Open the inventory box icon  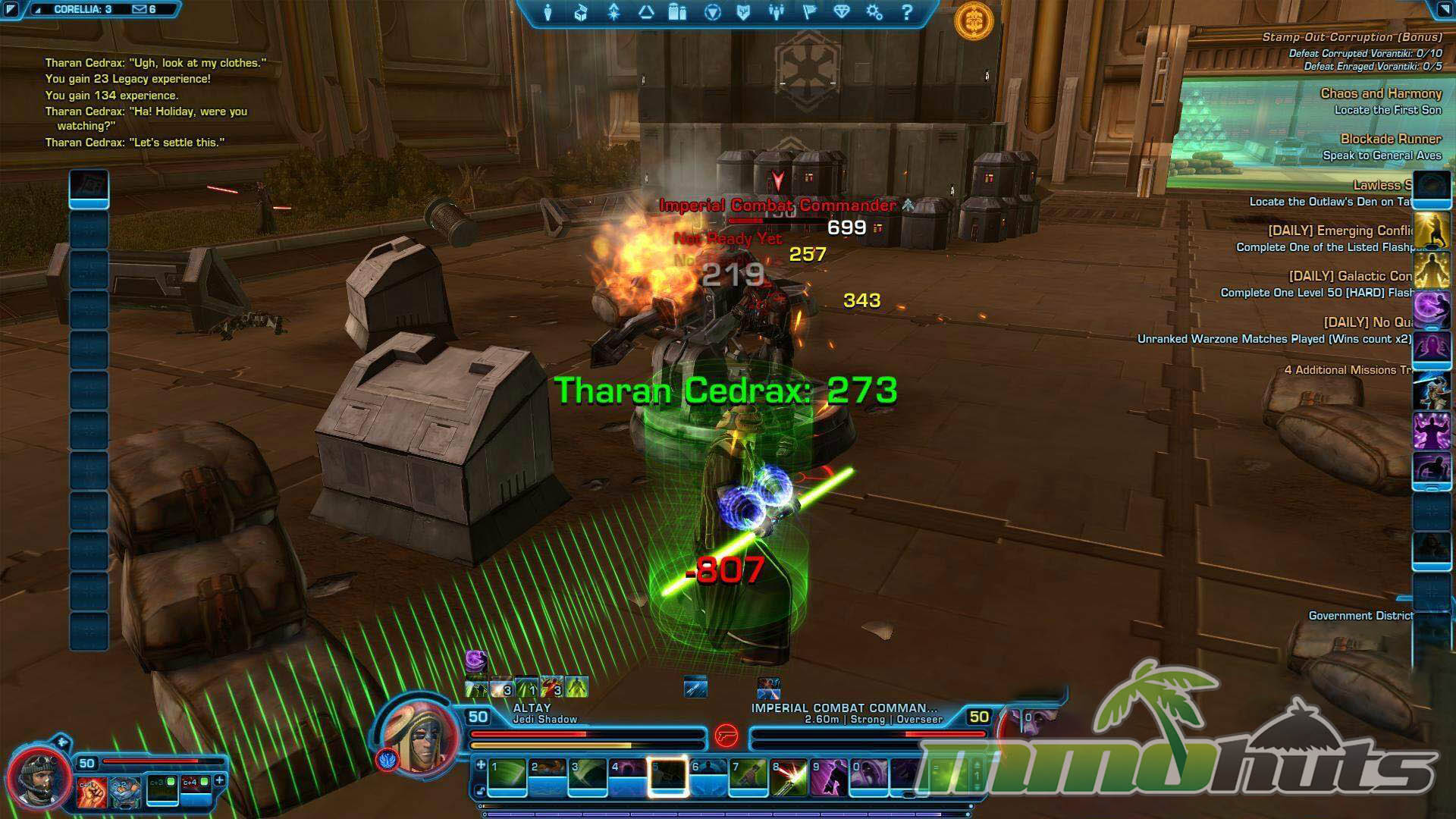coord(581,13)
